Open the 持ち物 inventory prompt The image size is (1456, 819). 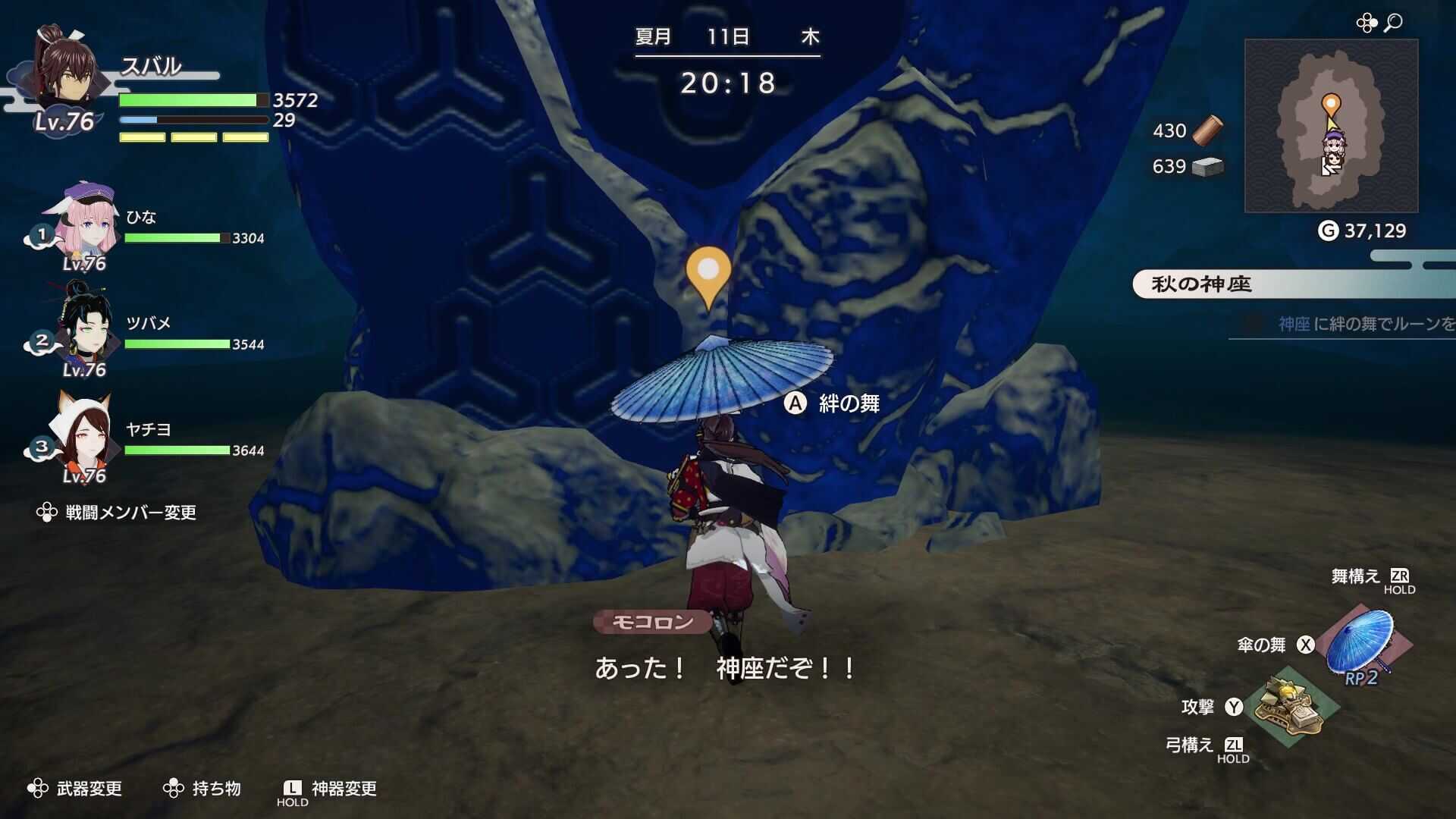(x=218, y=789)
